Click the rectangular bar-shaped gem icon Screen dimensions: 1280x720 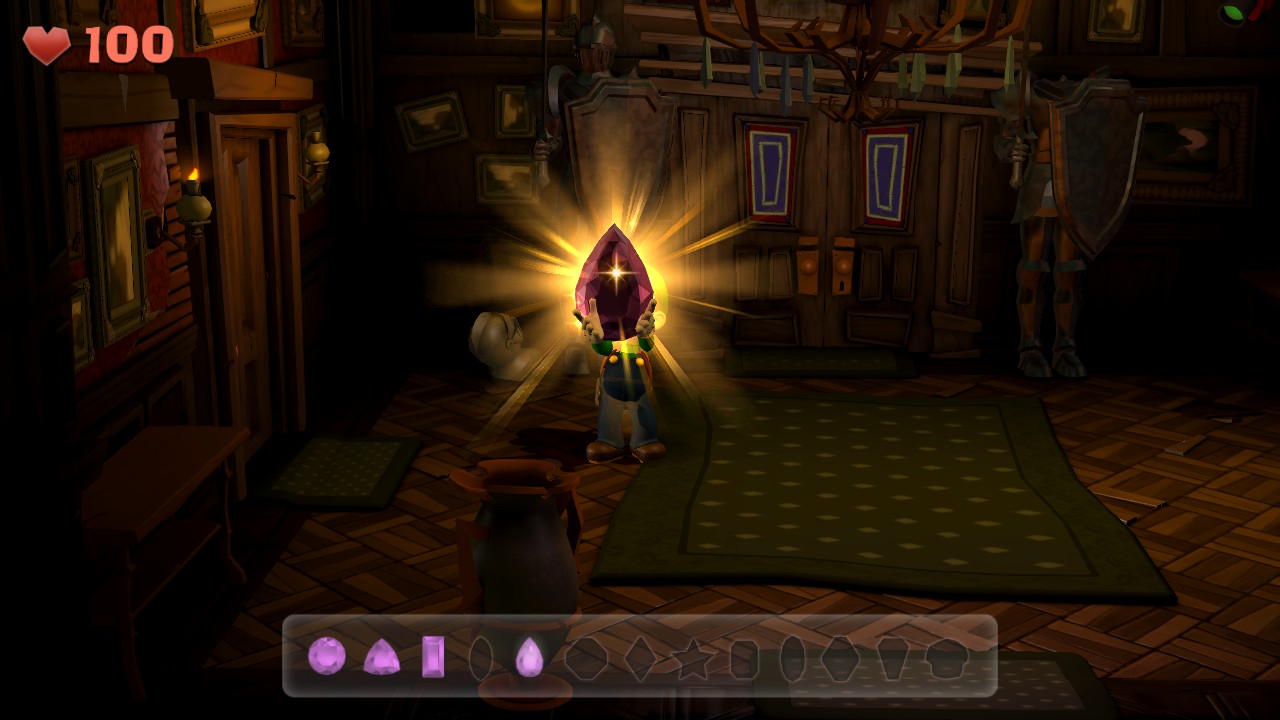pyautogui.click(x=433, y=655)
